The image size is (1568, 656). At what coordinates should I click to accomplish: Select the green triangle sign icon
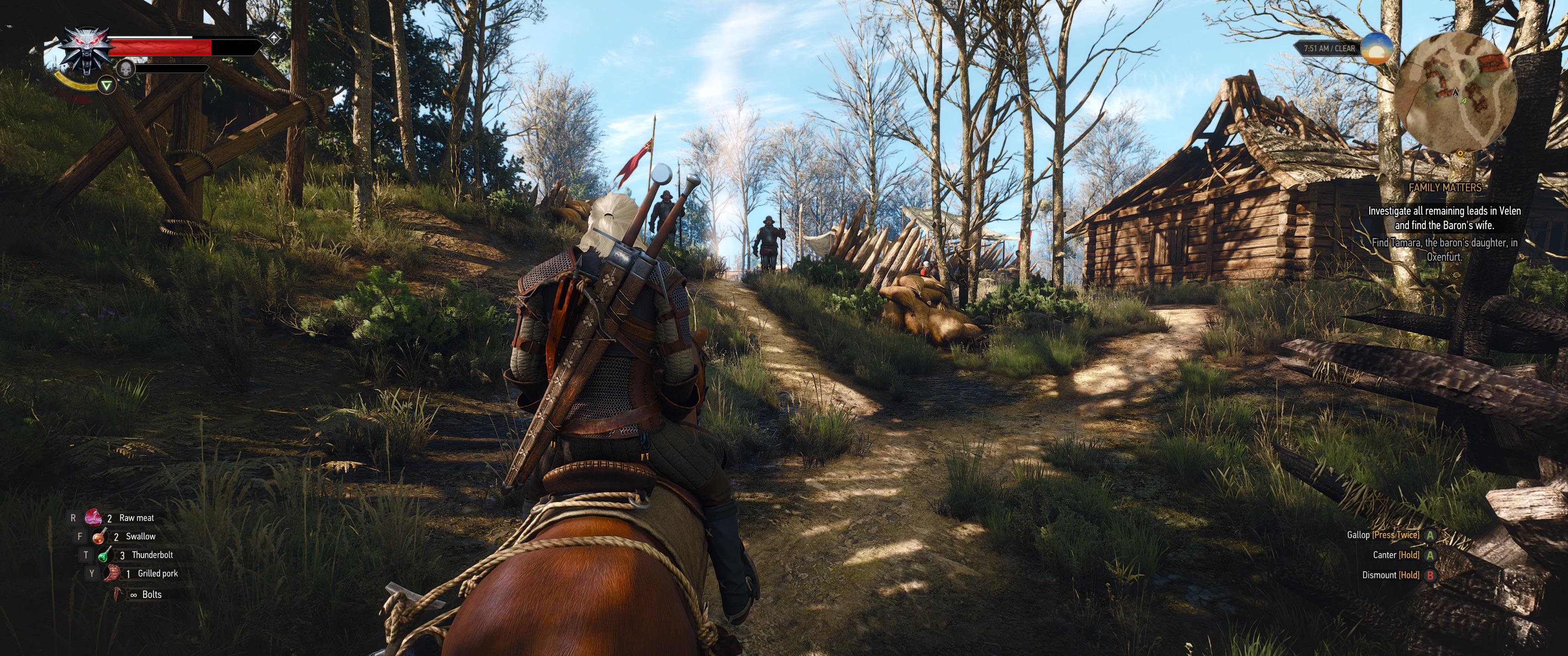pyautogui.click(x=107, y=86)
